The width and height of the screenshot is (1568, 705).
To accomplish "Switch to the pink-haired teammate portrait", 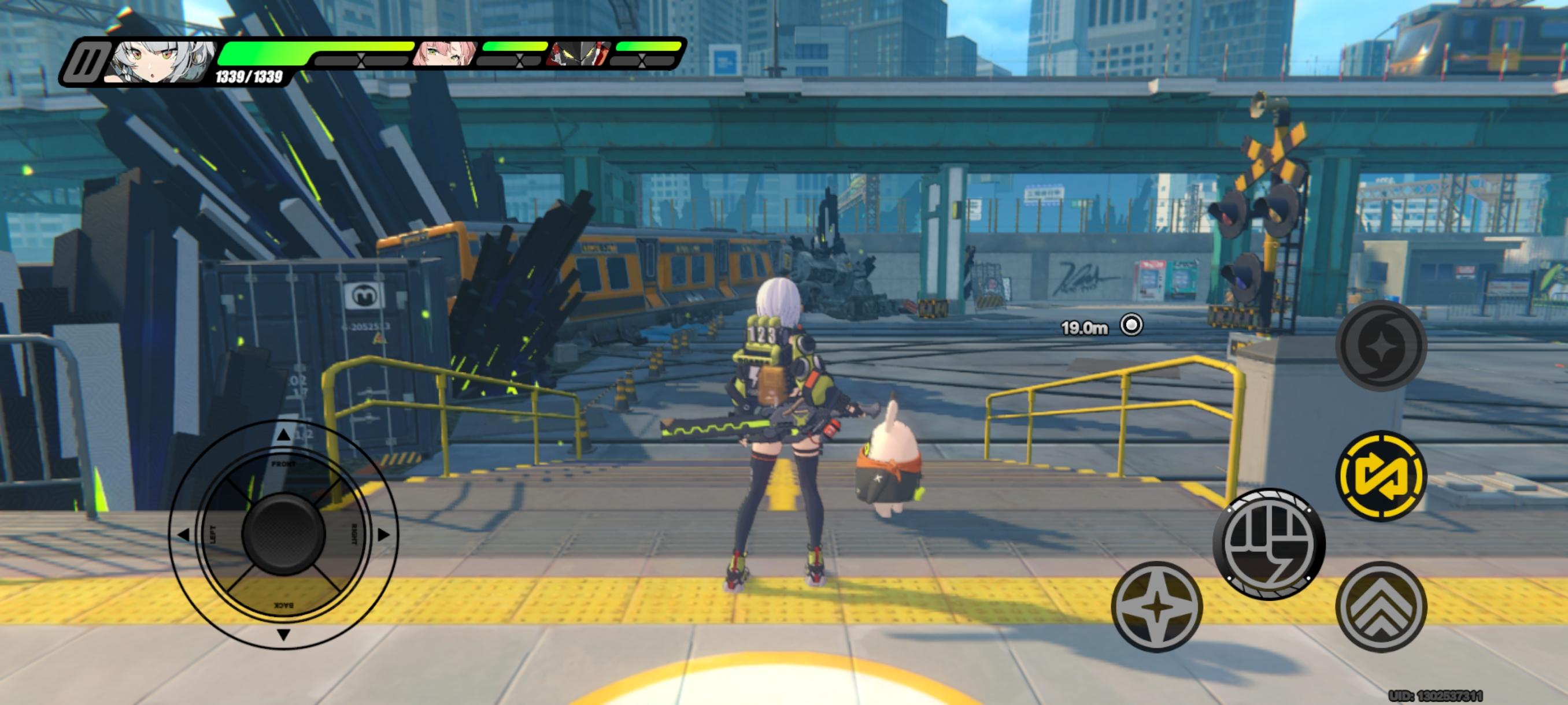I will click(445, 55).
